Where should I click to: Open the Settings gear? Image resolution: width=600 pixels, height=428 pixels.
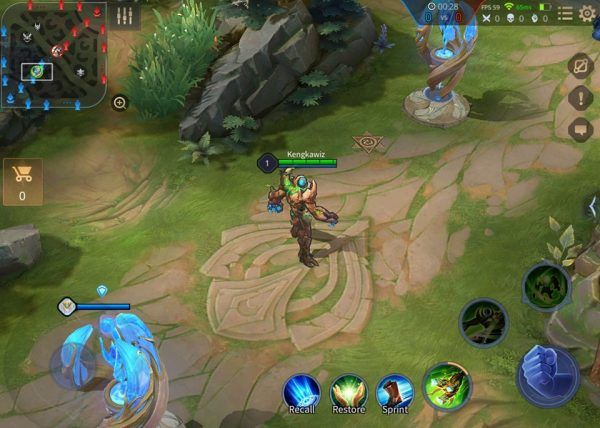[x=588, y=13]
